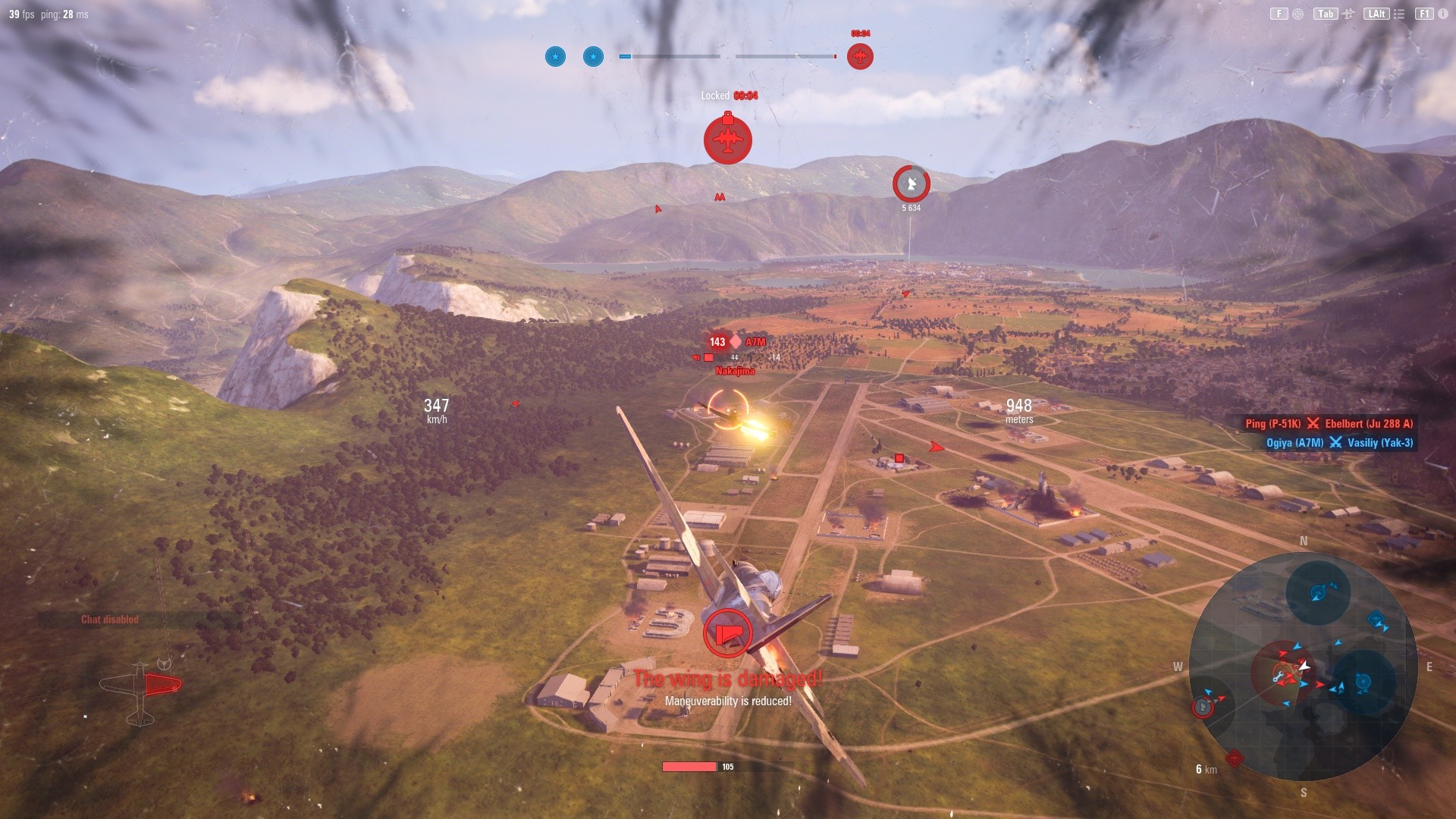Open the mission list icon beside LAlt key

tap(1399, 13)
